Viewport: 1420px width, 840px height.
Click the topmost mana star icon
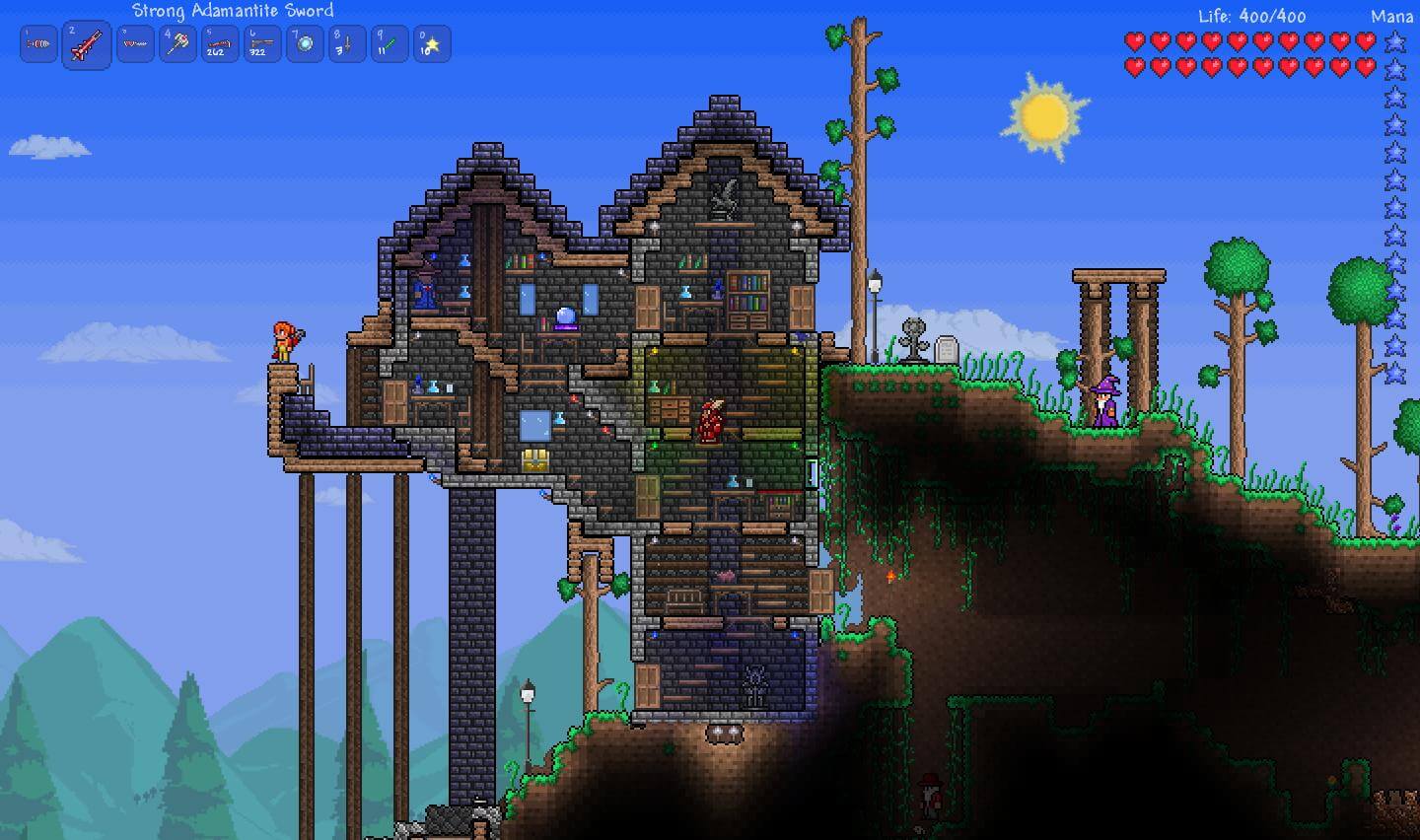(x=1396, y=40)
